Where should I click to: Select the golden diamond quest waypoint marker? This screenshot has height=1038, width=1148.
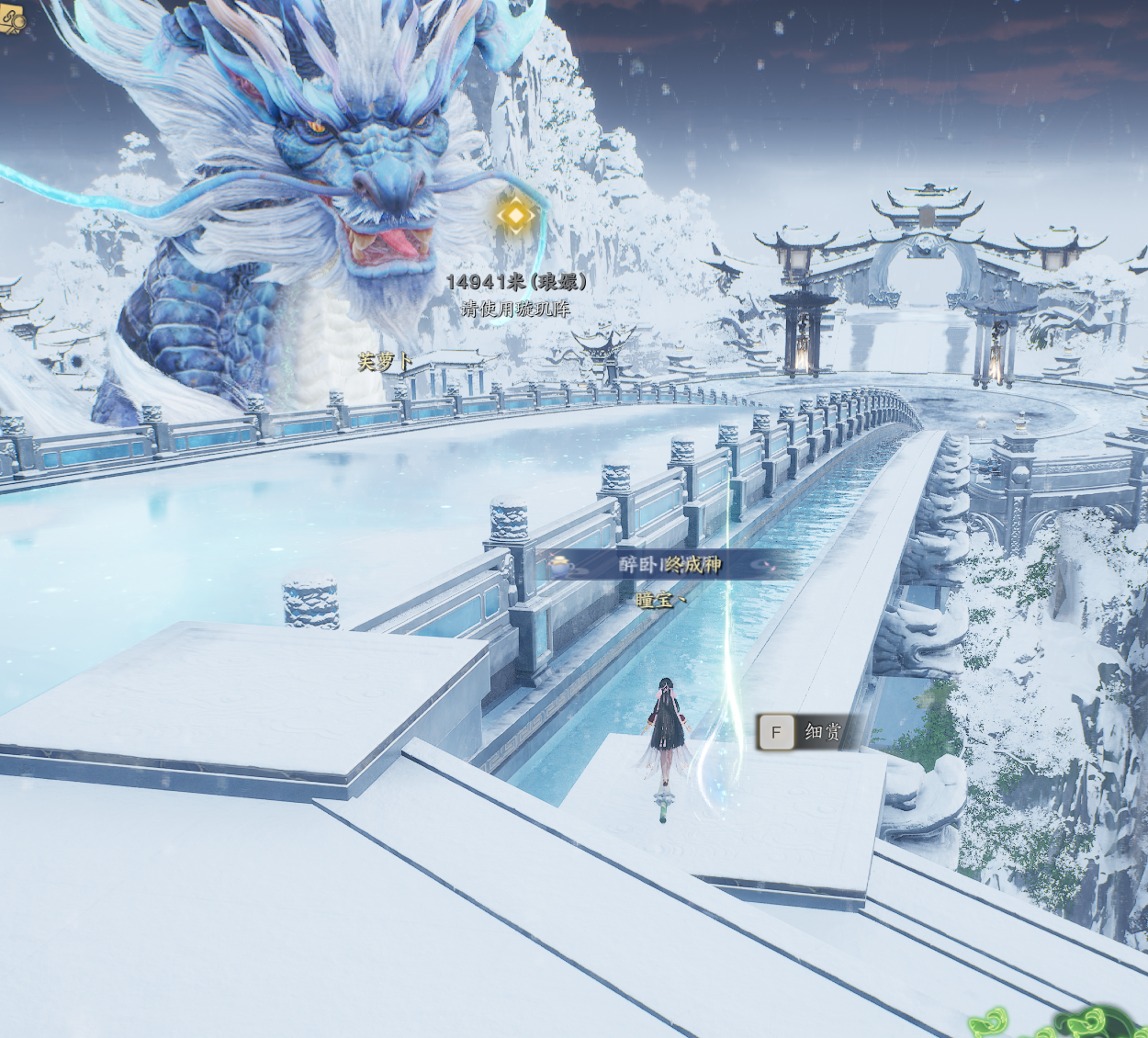[516, 215]
